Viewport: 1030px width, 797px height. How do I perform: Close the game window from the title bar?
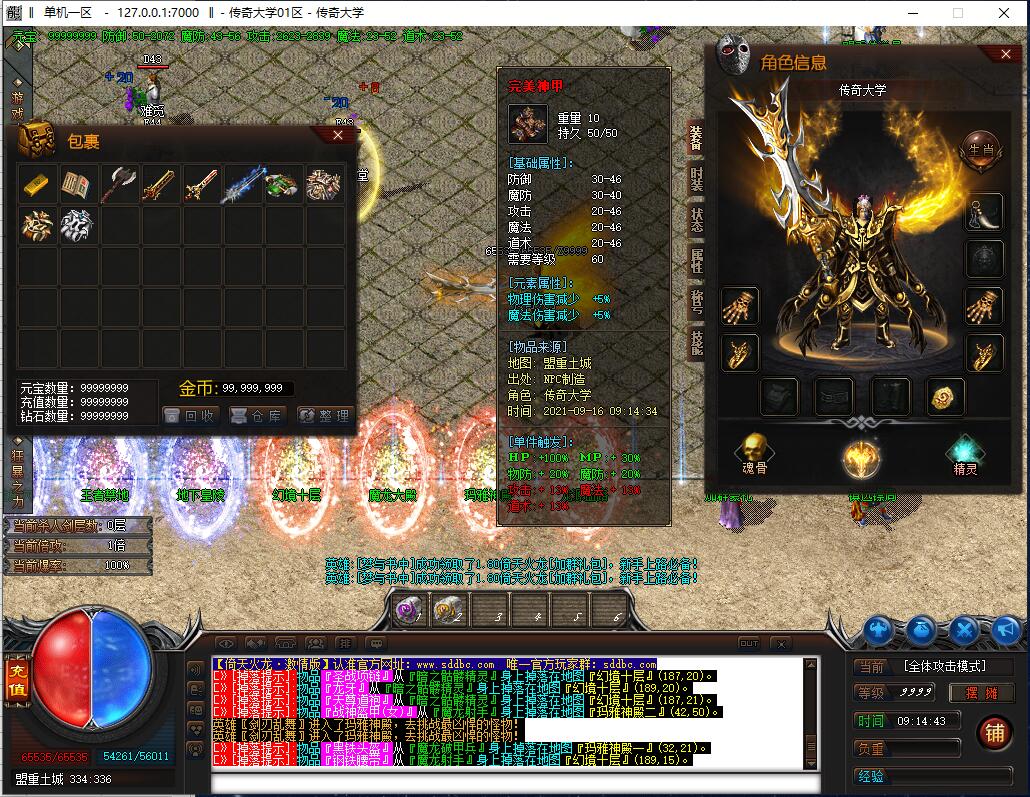(1004, 13)
